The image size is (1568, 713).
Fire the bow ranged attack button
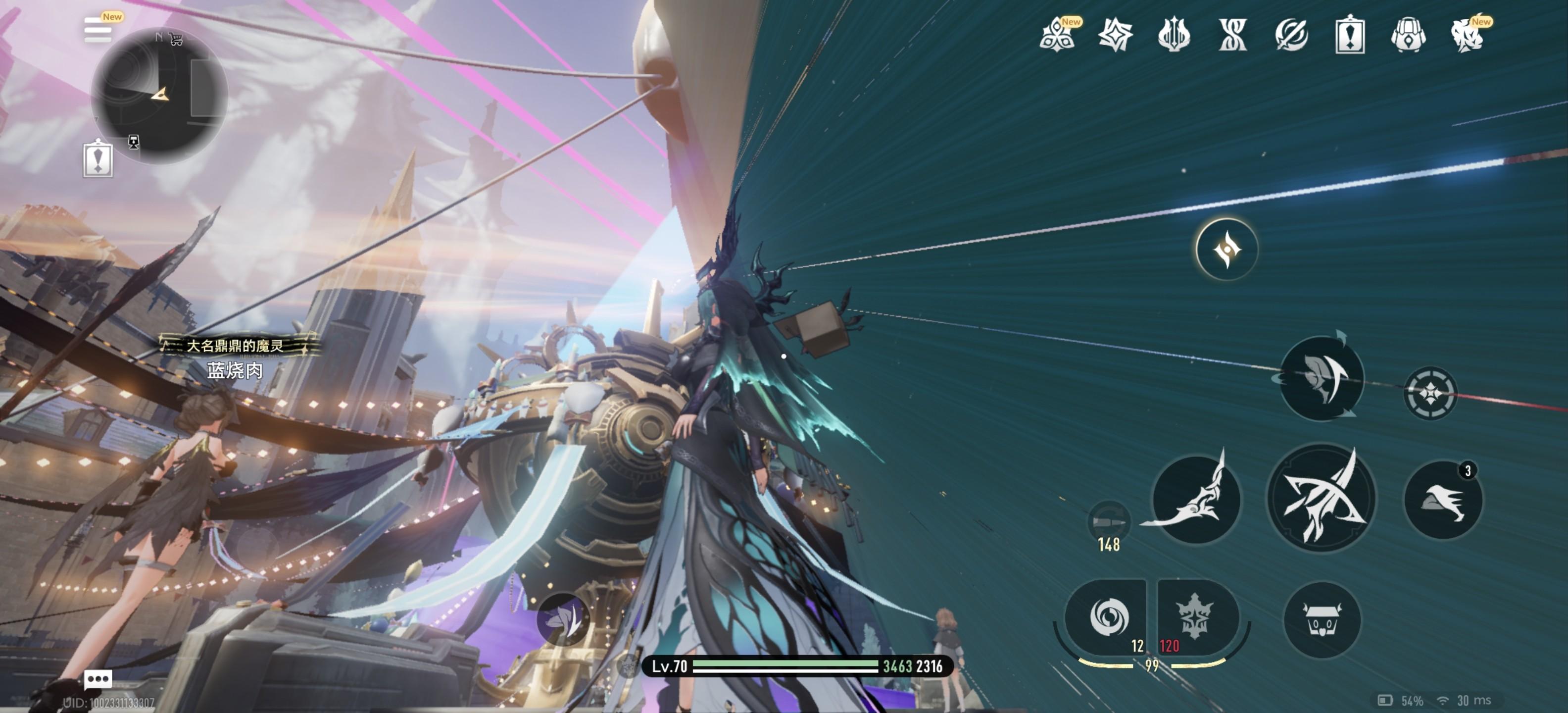1321,499
